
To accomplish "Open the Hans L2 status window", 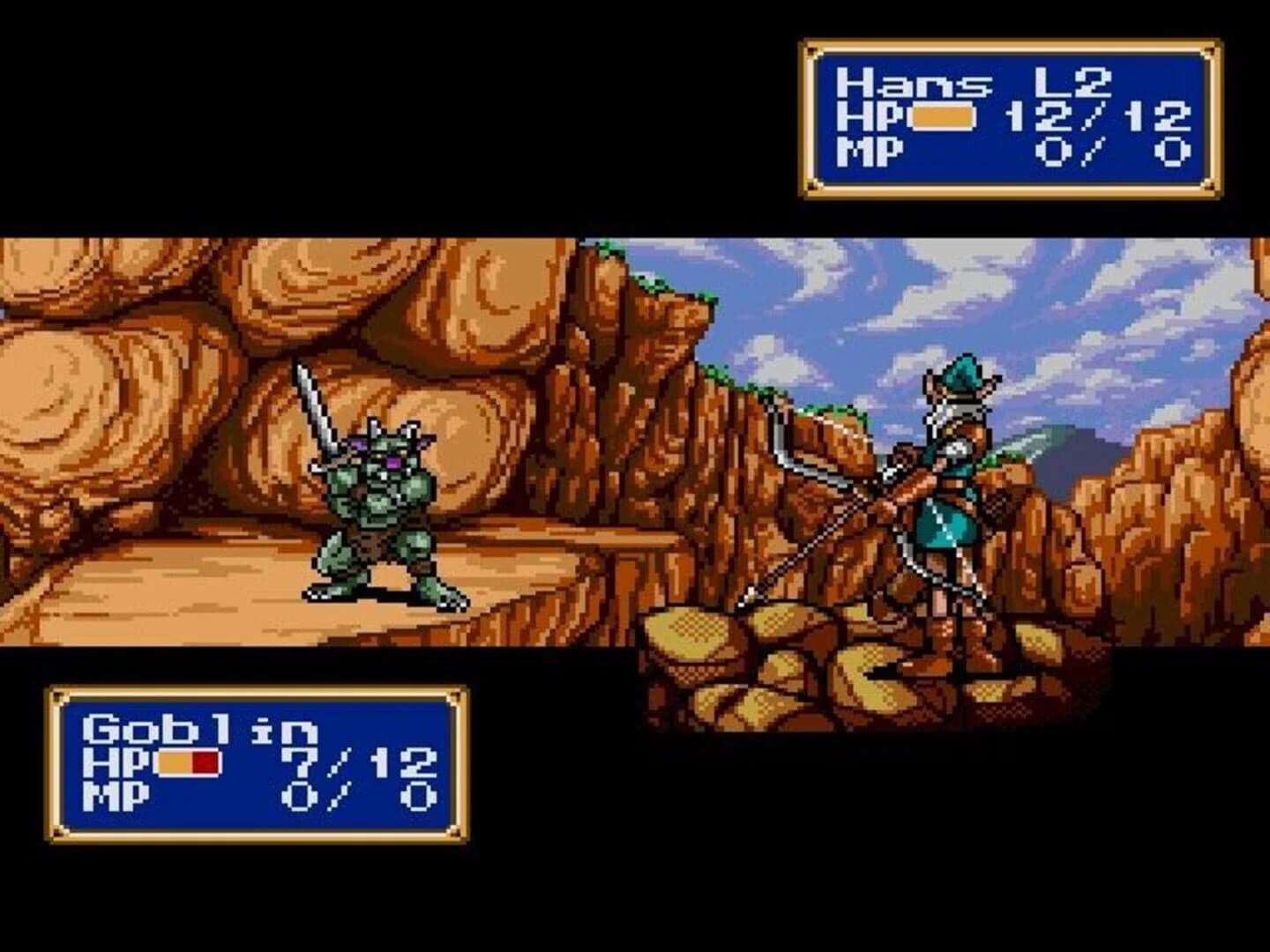I will click(1005, 115).
